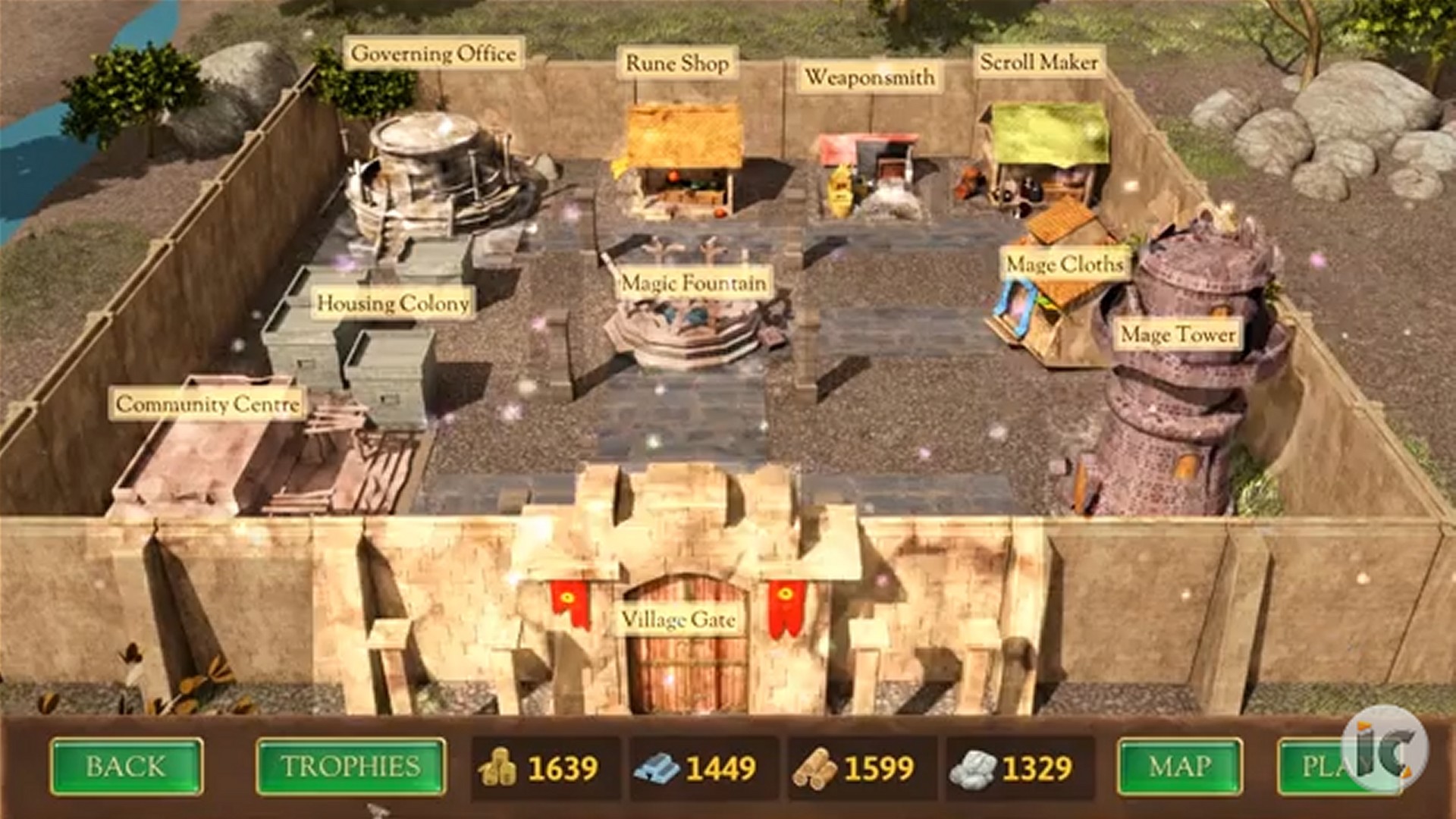
Task: Select the Scroll Maker label
Action: 1038,64
